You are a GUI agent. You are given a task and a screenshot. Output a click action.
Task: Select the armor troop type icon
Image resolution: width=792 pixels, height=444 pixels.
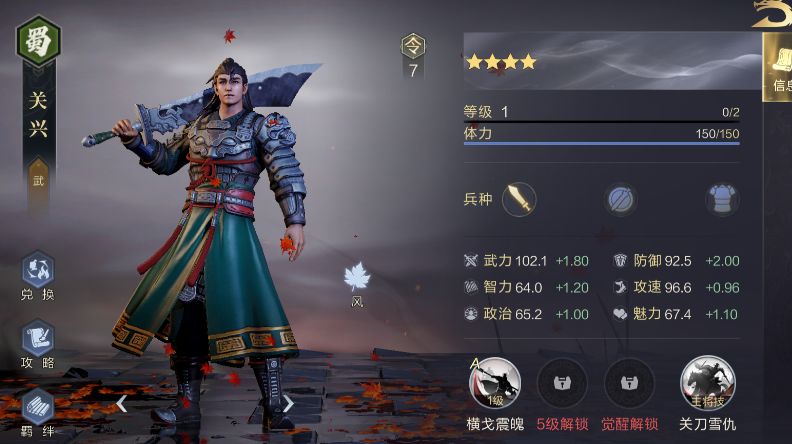[721, 199]
